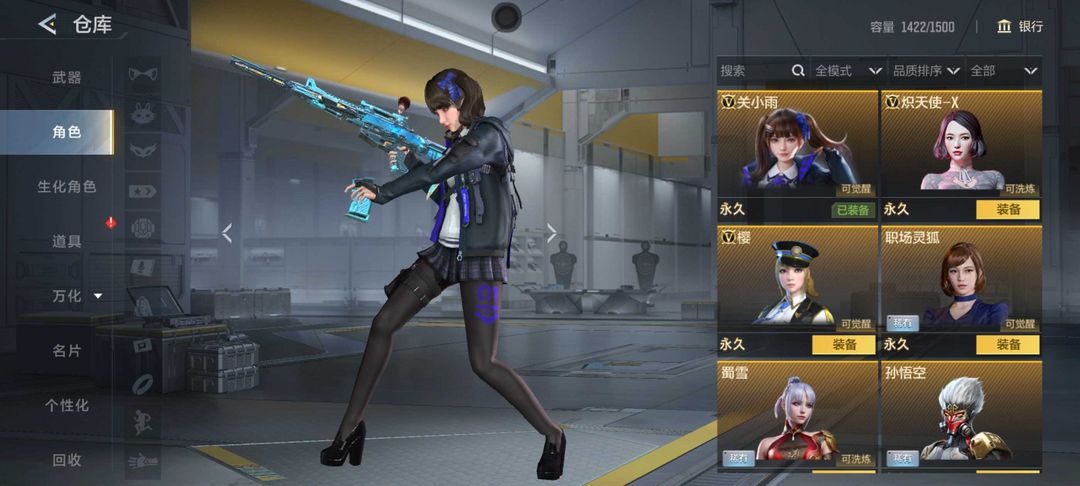
Task: Switch to the 武器 tab
Action: [x=66, y=77]
